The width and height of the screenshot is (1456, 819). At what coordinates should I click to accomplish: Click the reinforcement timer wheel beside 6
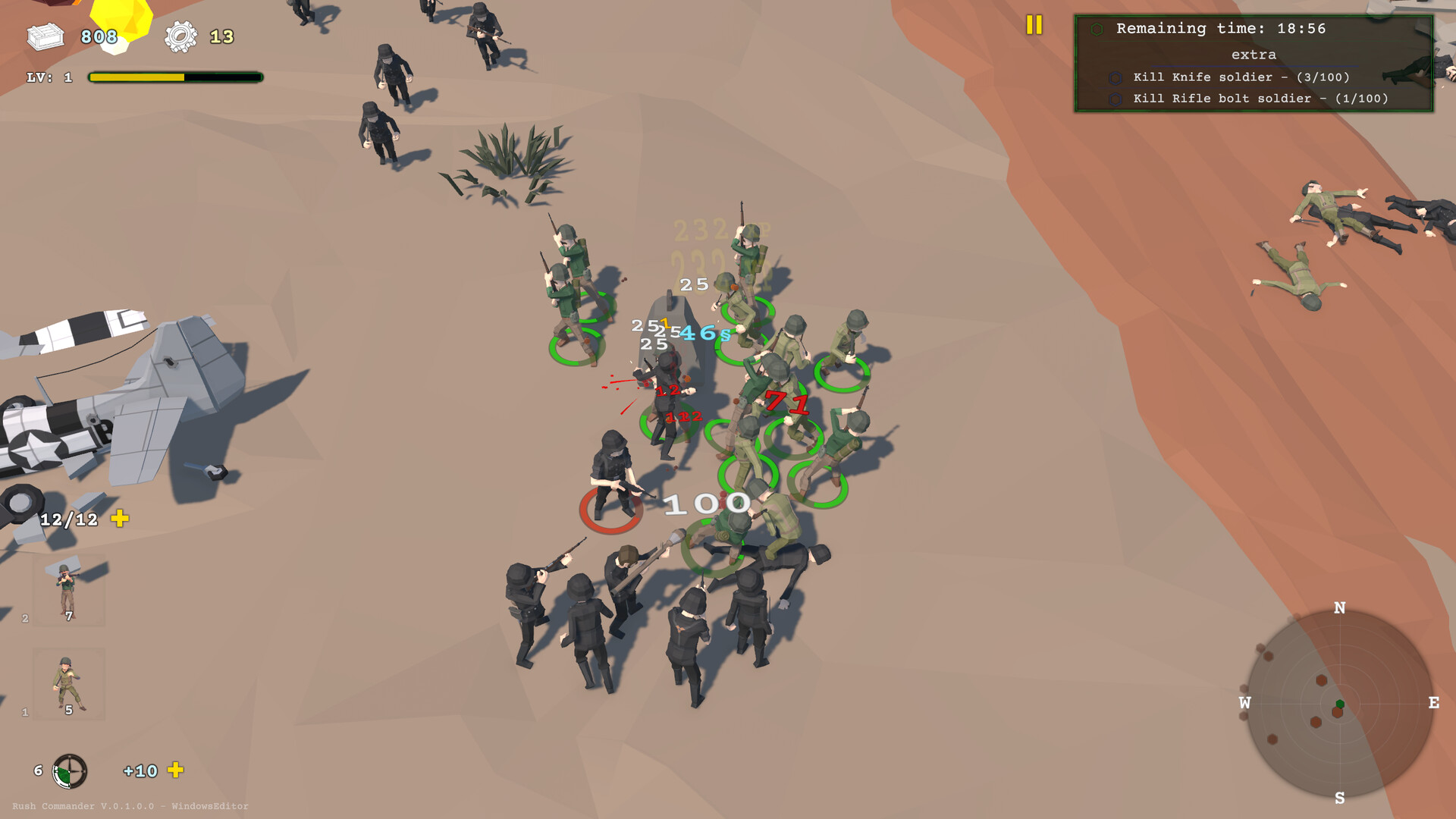coord(71,771)
